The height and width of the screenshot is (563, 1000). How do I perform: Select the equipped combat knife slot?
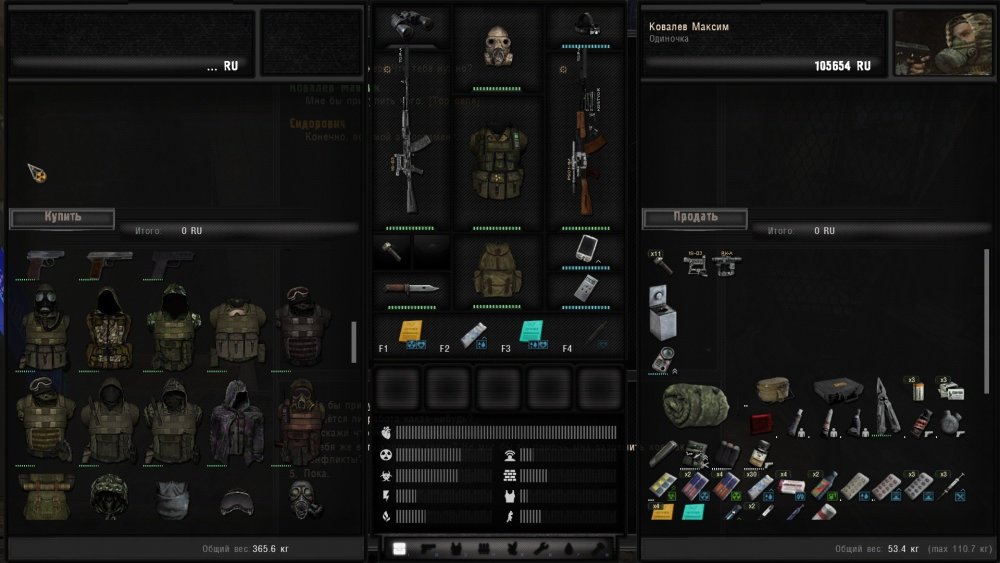click(411, 289)
